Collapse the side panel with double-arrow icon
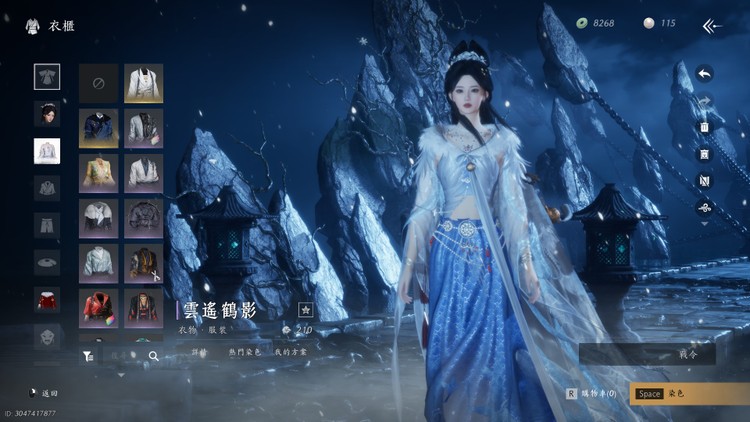The image size is (750, 422). 711,25
